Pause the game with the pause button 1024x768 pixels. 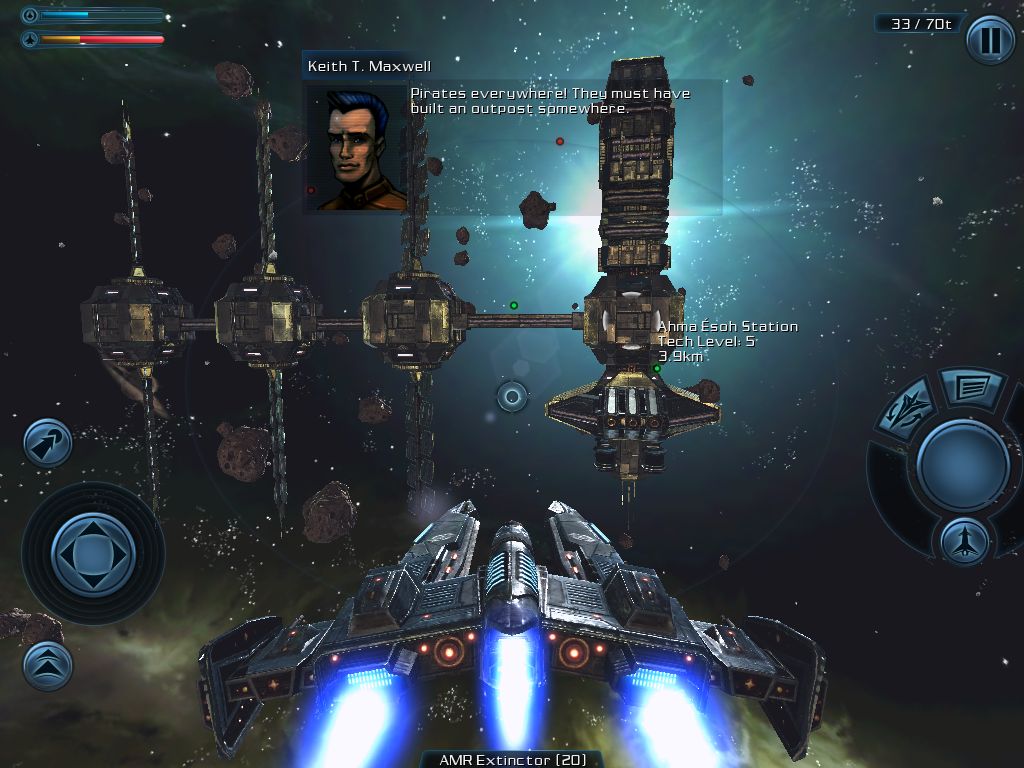pos(989,41)
